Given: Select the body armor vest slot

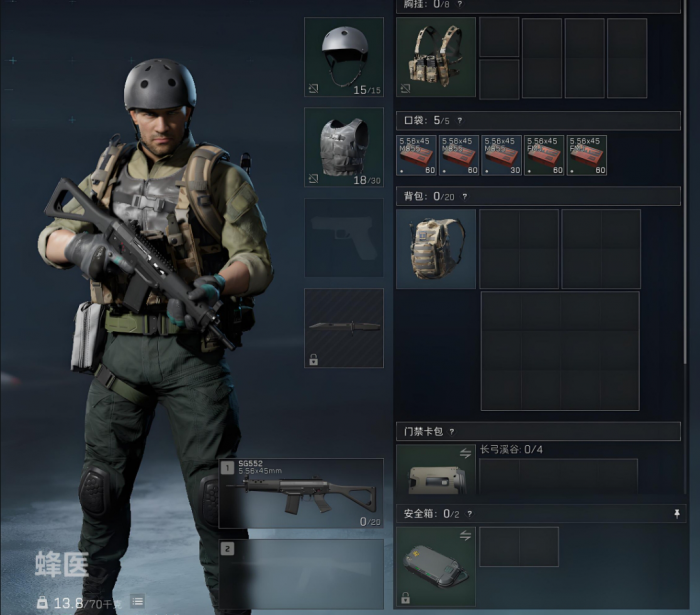Looking at the screenshot, I should [x=343, y=147].
